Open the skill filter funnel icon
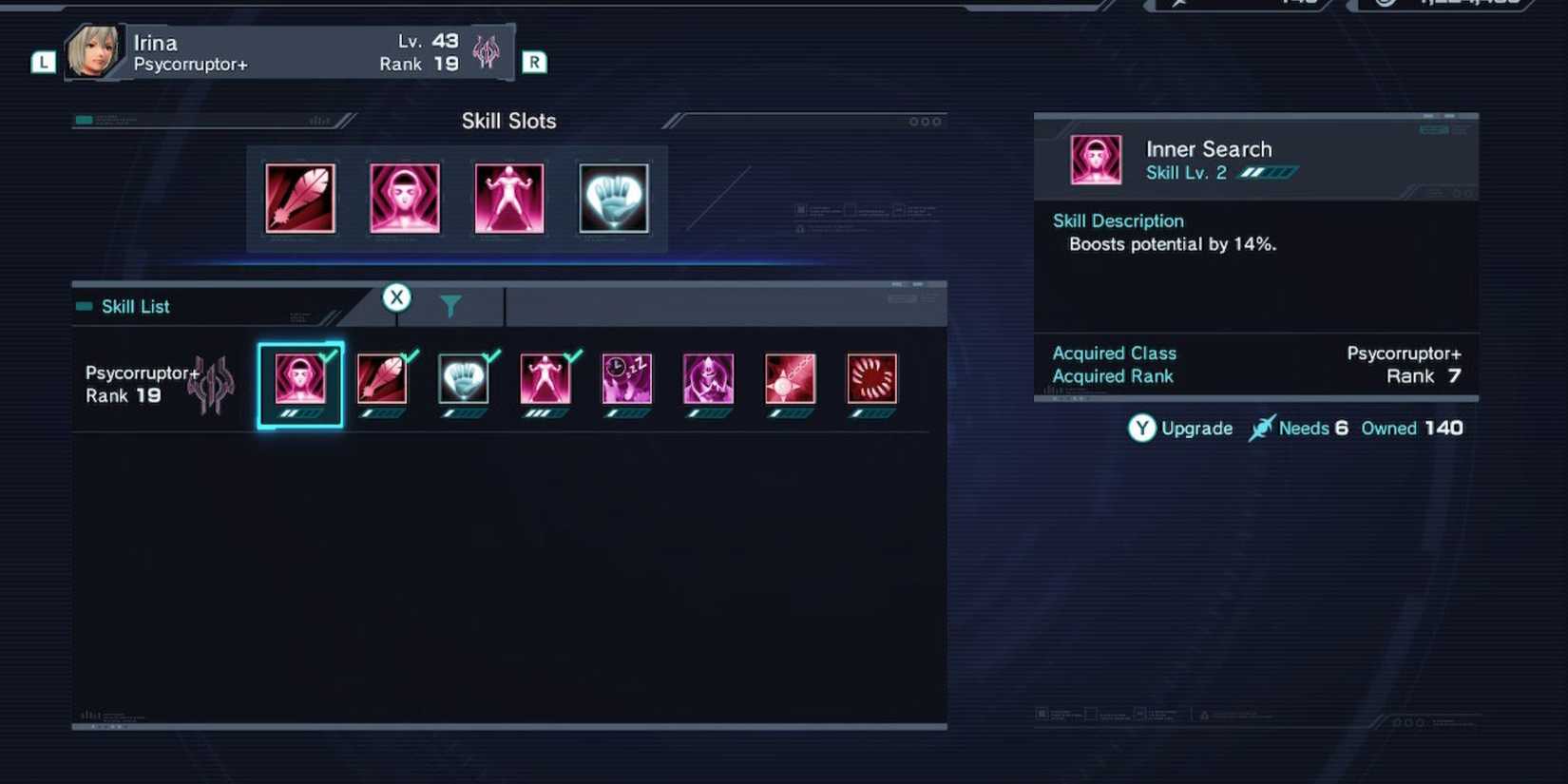This screenshot has height=784, width=1568. (x=450, y=304)
